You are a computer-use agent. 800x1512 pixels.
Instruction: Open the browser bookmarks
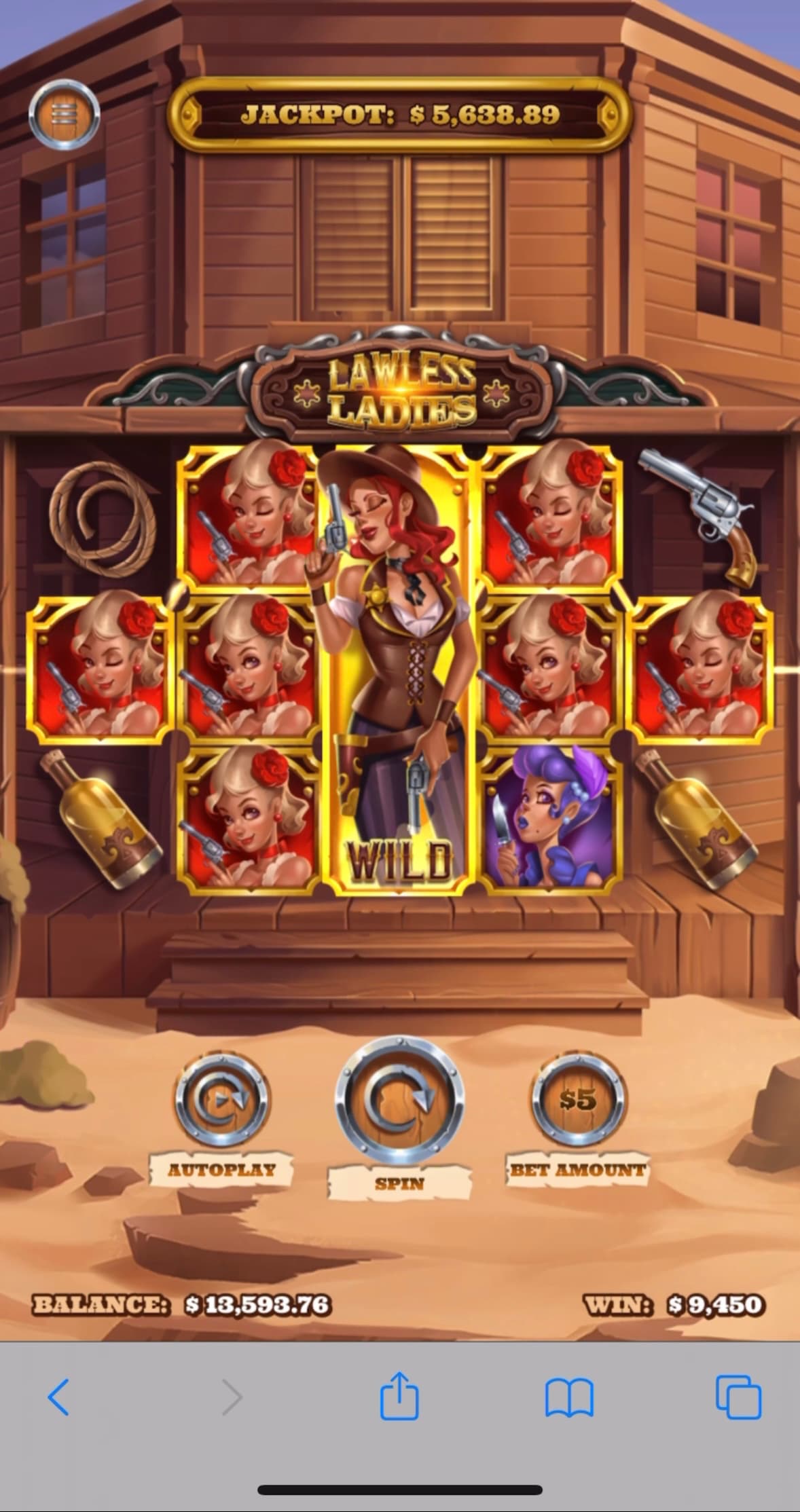point(569,1397)
